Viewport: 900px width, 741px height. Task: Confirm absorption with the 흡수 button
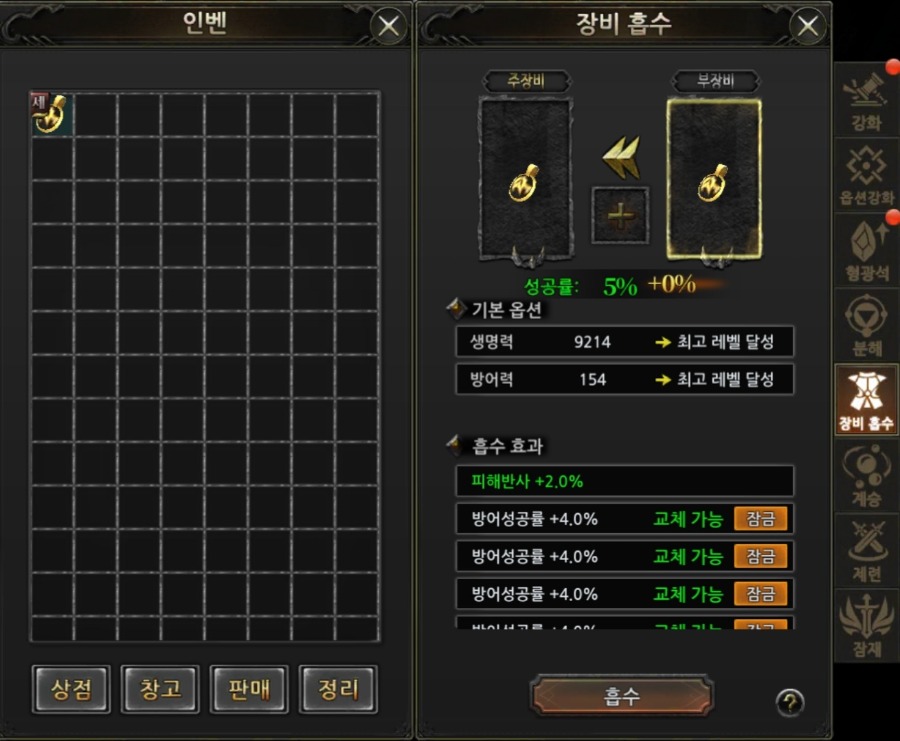621,697
